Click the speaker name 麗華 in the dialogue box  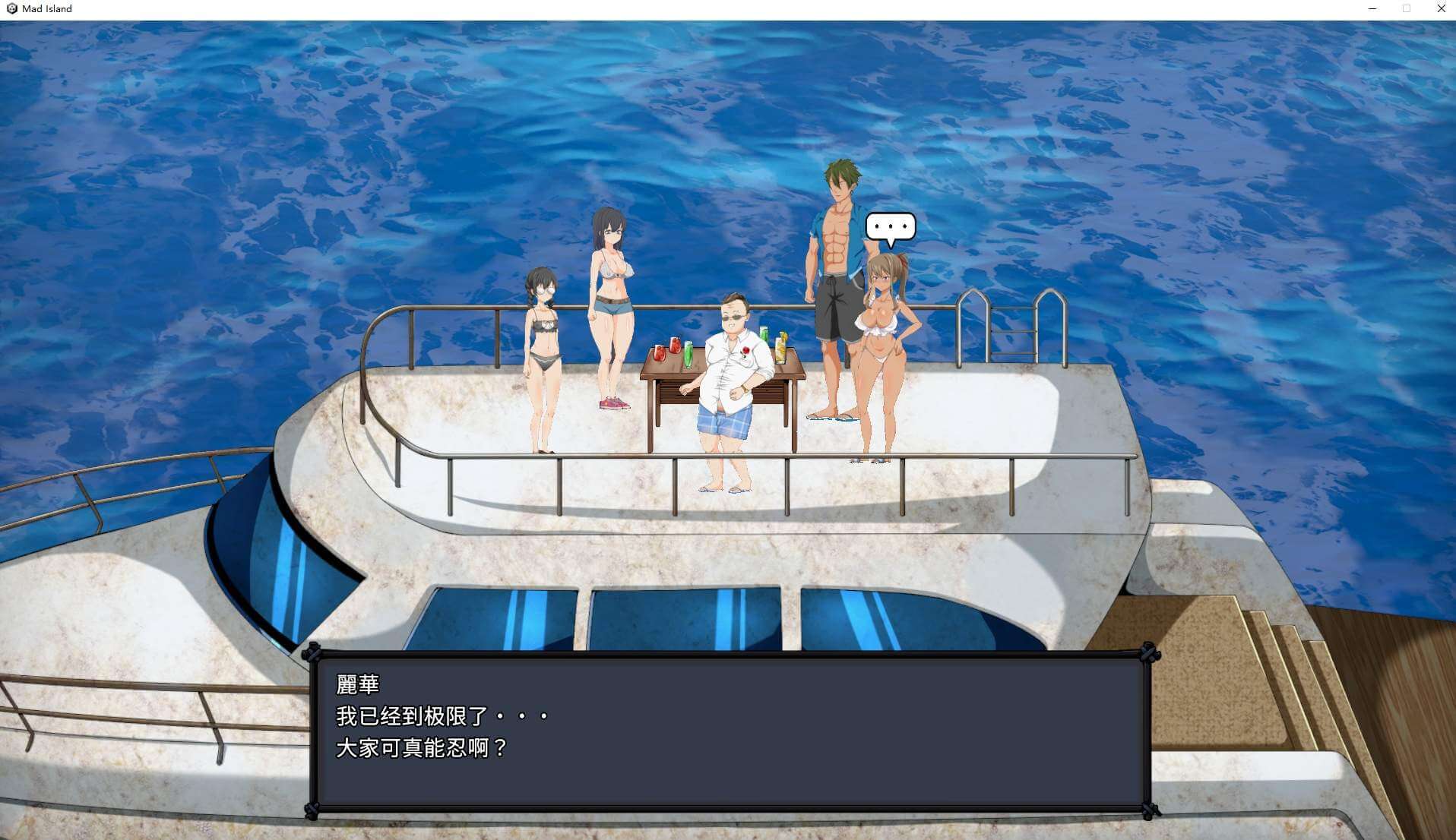click(357, 686)
